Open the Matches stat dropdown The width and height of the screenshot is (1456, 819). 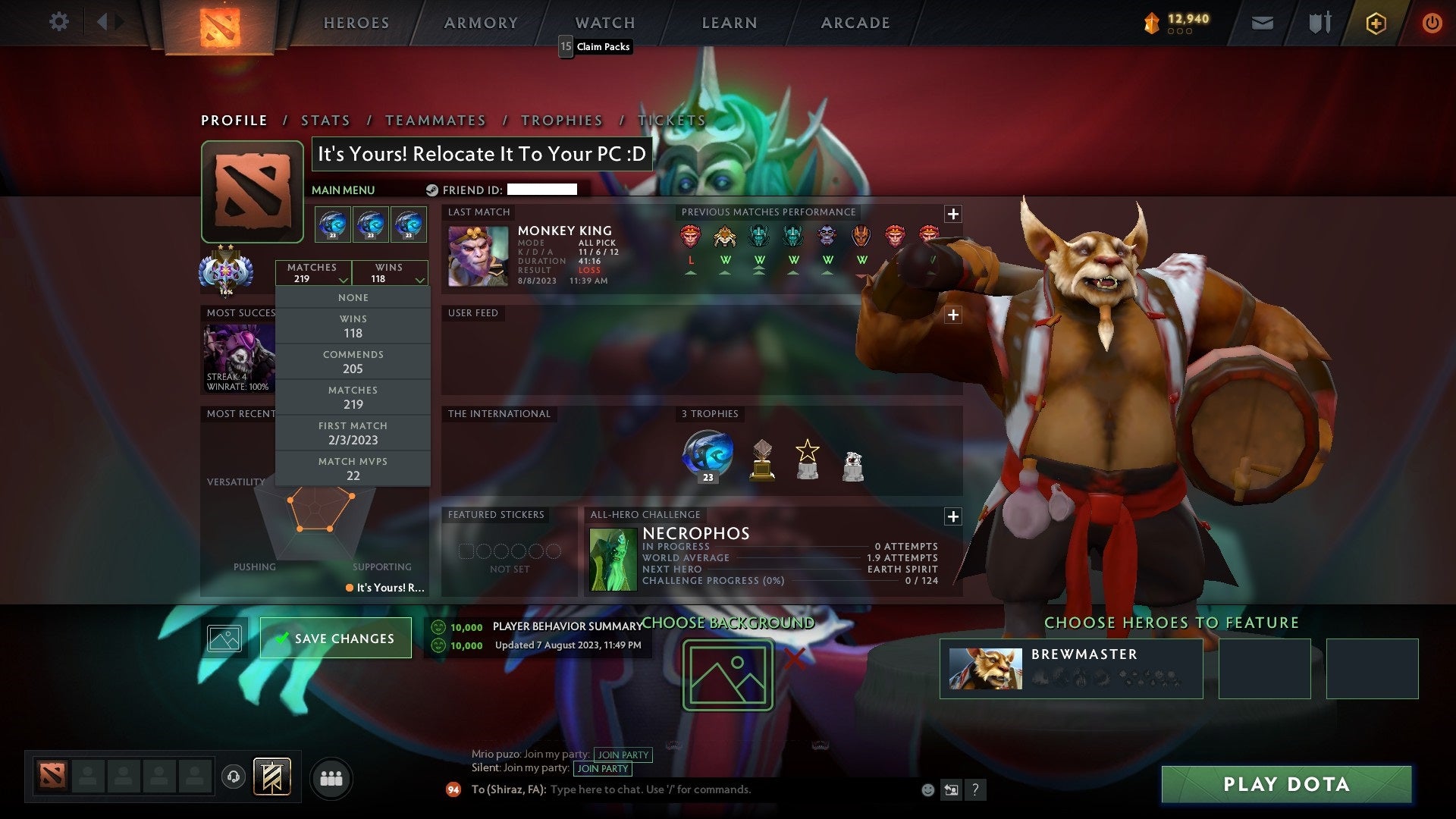[314, 272]
